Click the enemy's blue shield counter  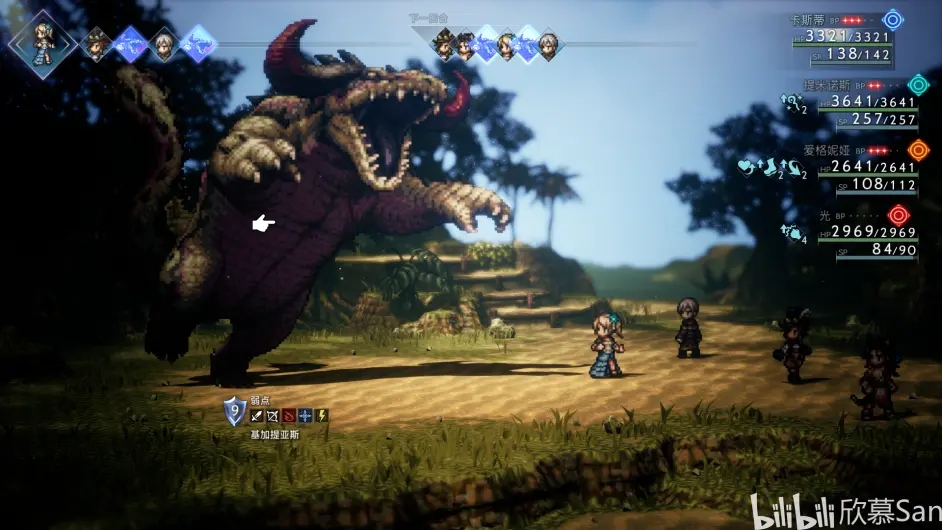(x=234, y=410)
